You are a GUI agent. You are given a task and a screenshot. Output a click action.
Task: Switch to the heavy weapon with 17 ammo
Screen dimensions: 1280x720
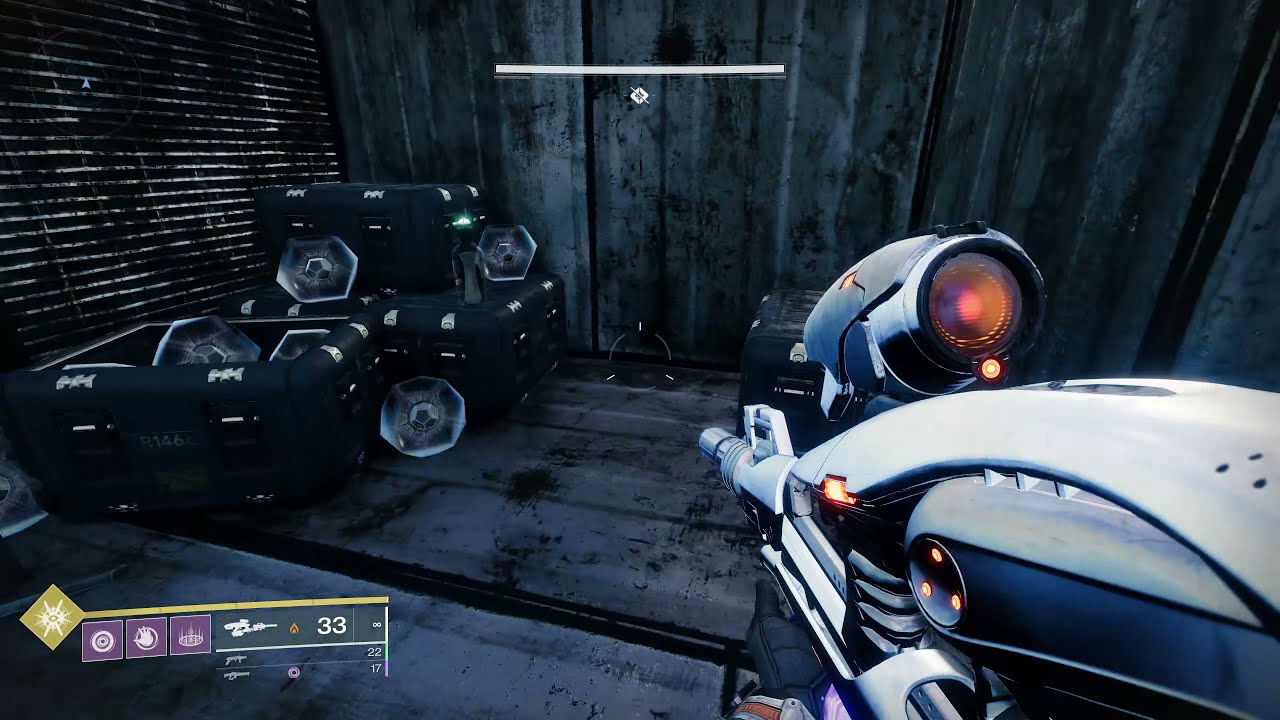click(x=237, y=675)
